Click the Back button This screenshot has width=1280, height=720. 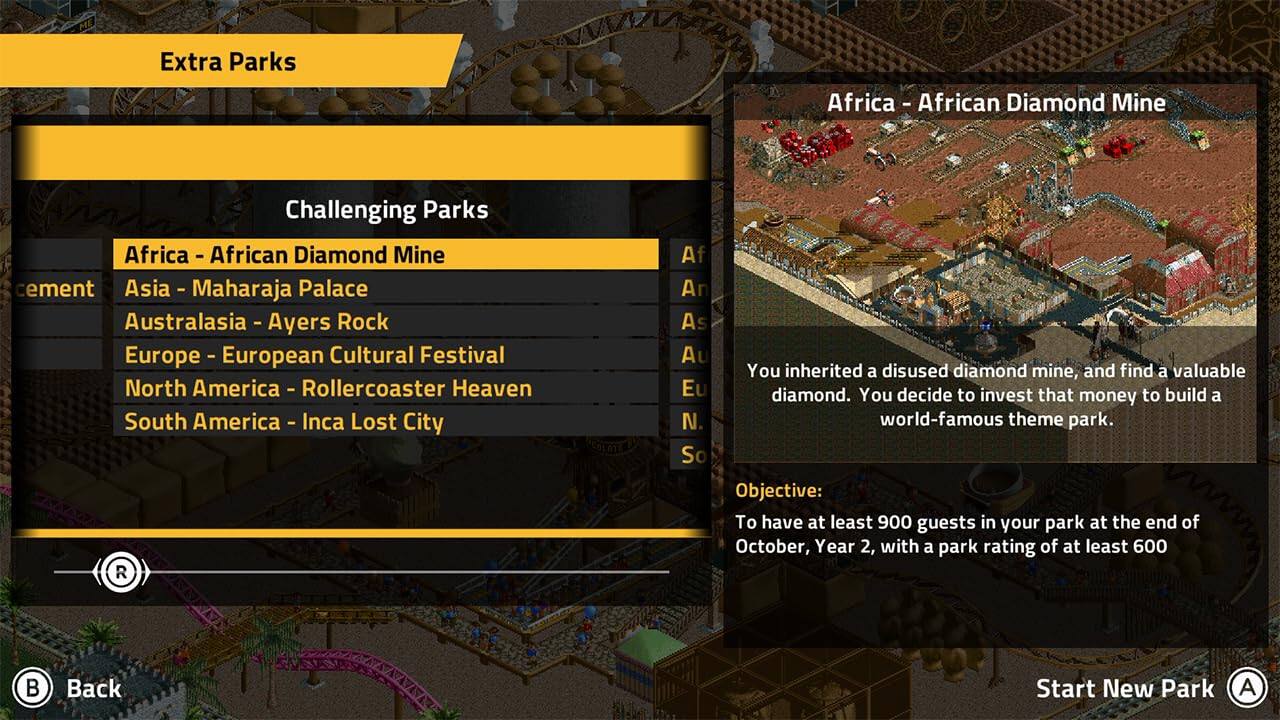[92, 688]
